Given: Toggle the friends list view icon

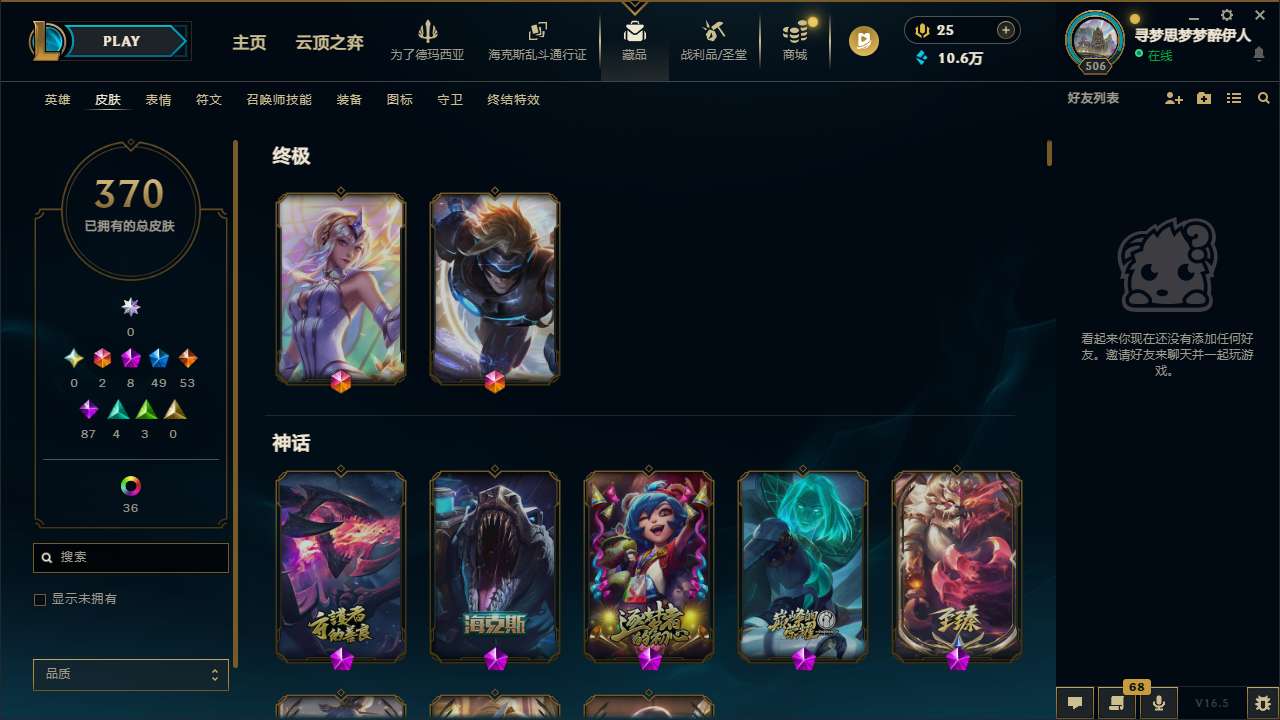Looking at the screenshot, I should [1233, 98].
